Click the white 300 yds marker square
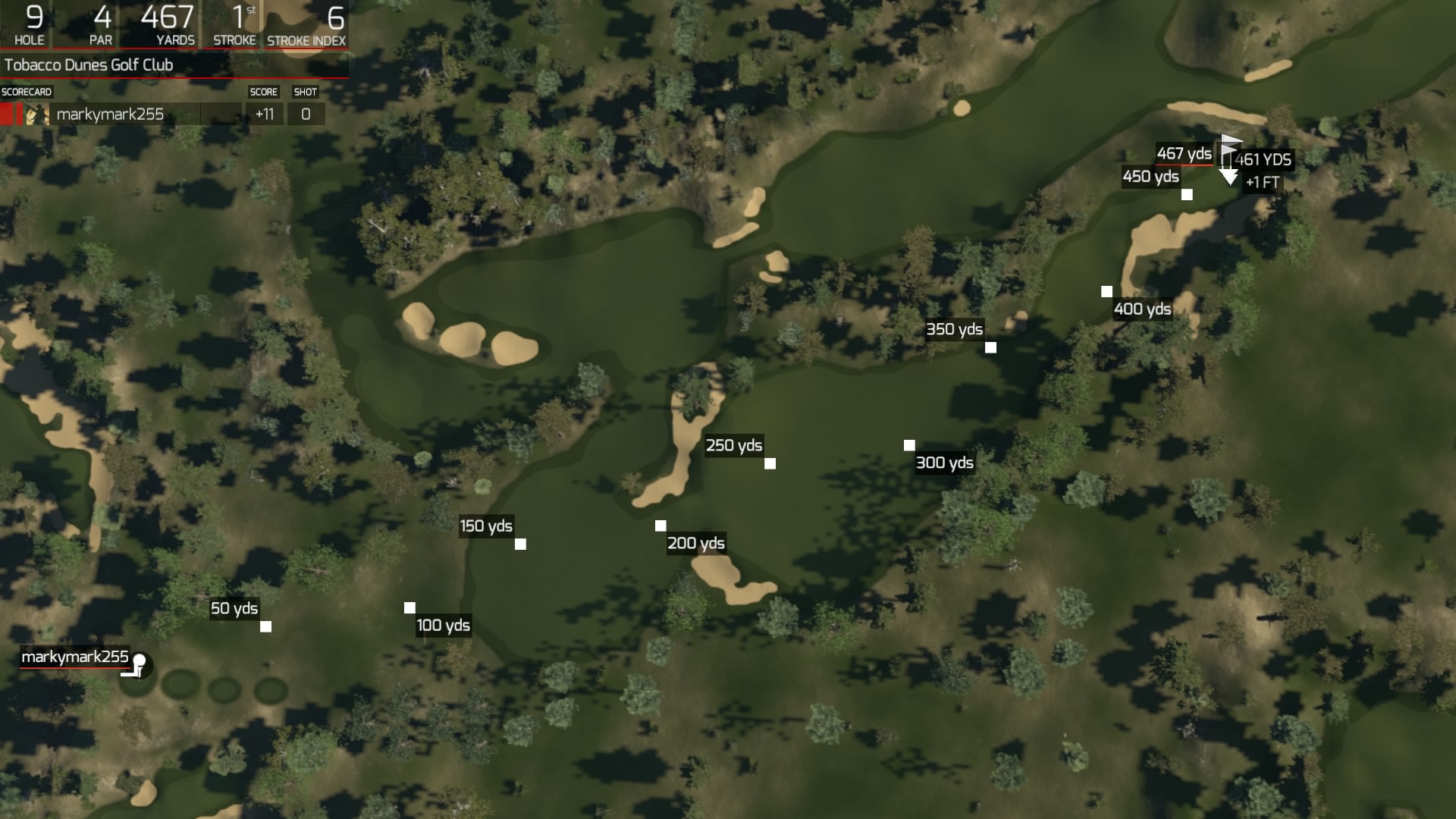Image resolution: width=1456 pixels, height=819 pixels. [x=908, y=444]
